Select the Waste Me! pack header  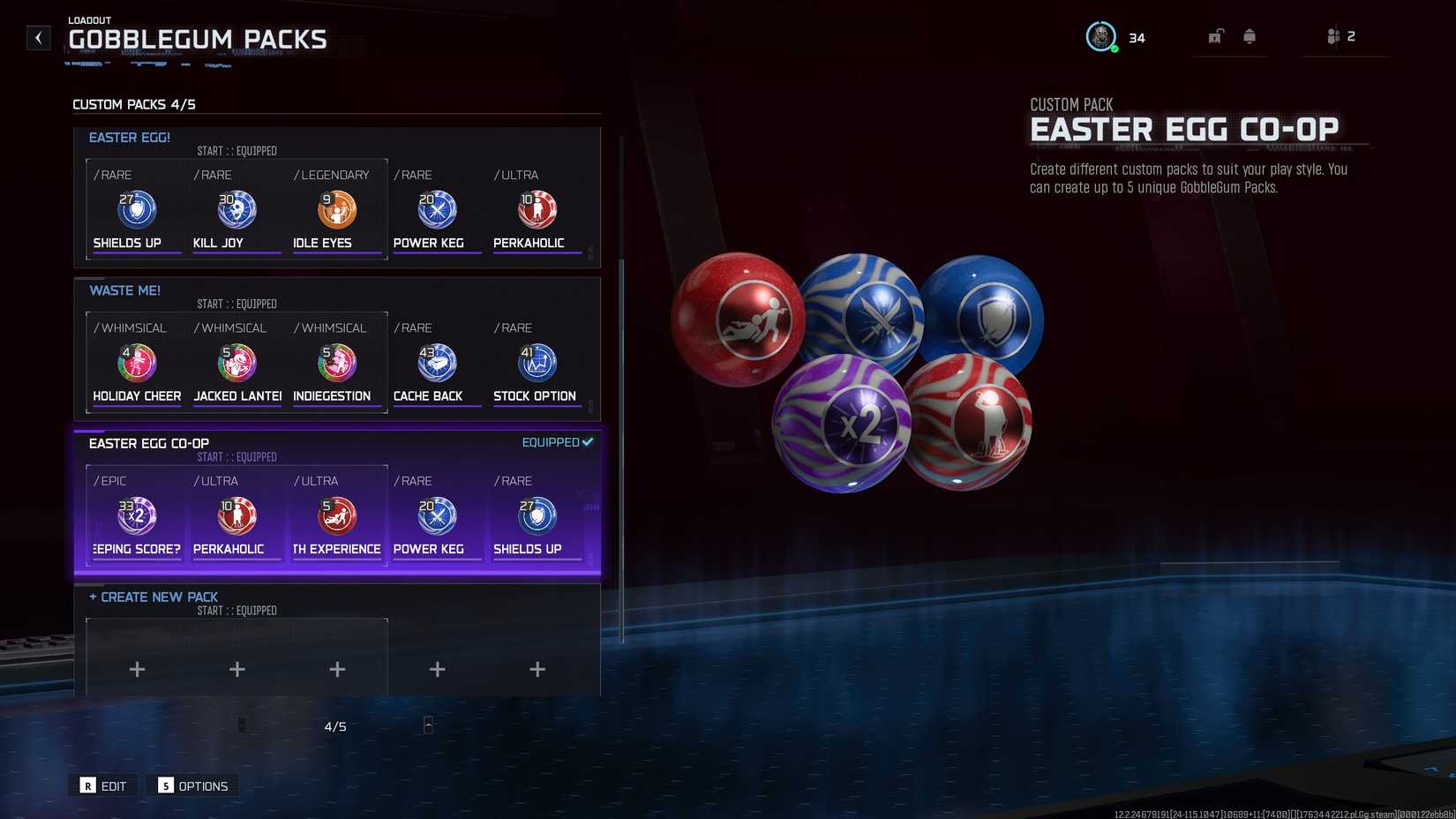(x=124, y=289)
